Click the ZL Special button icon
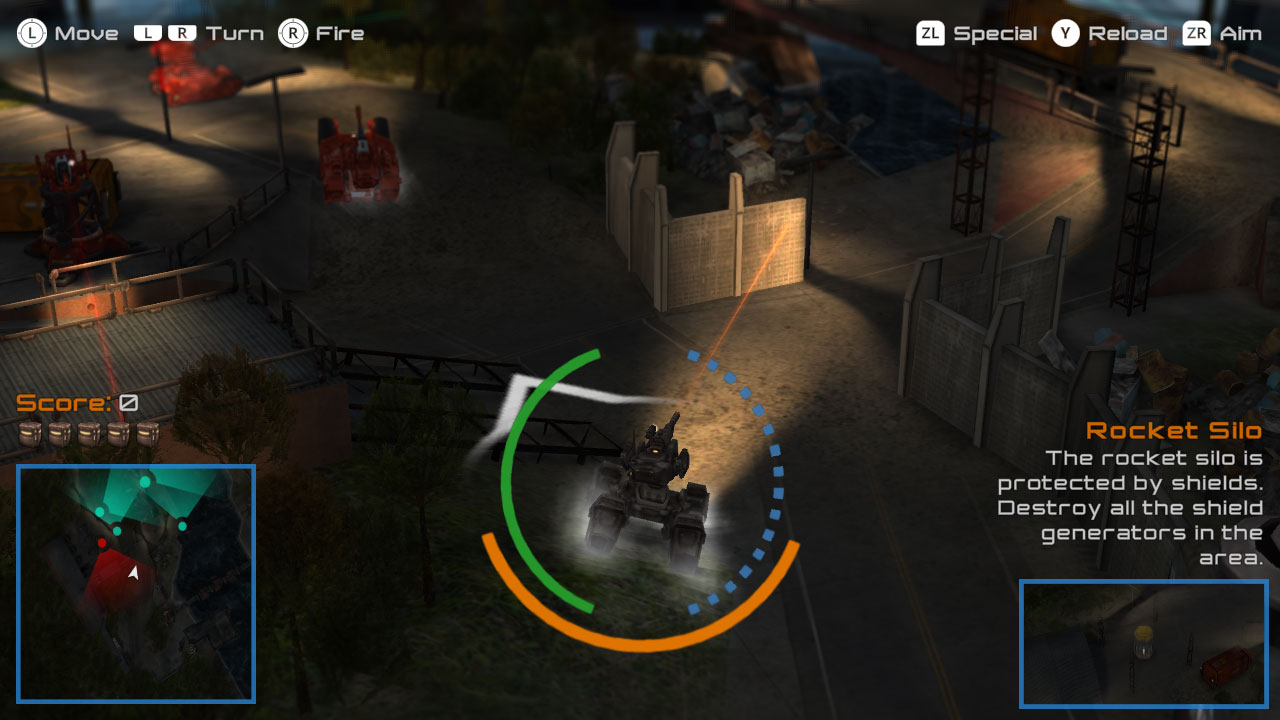 pos(930,32)
